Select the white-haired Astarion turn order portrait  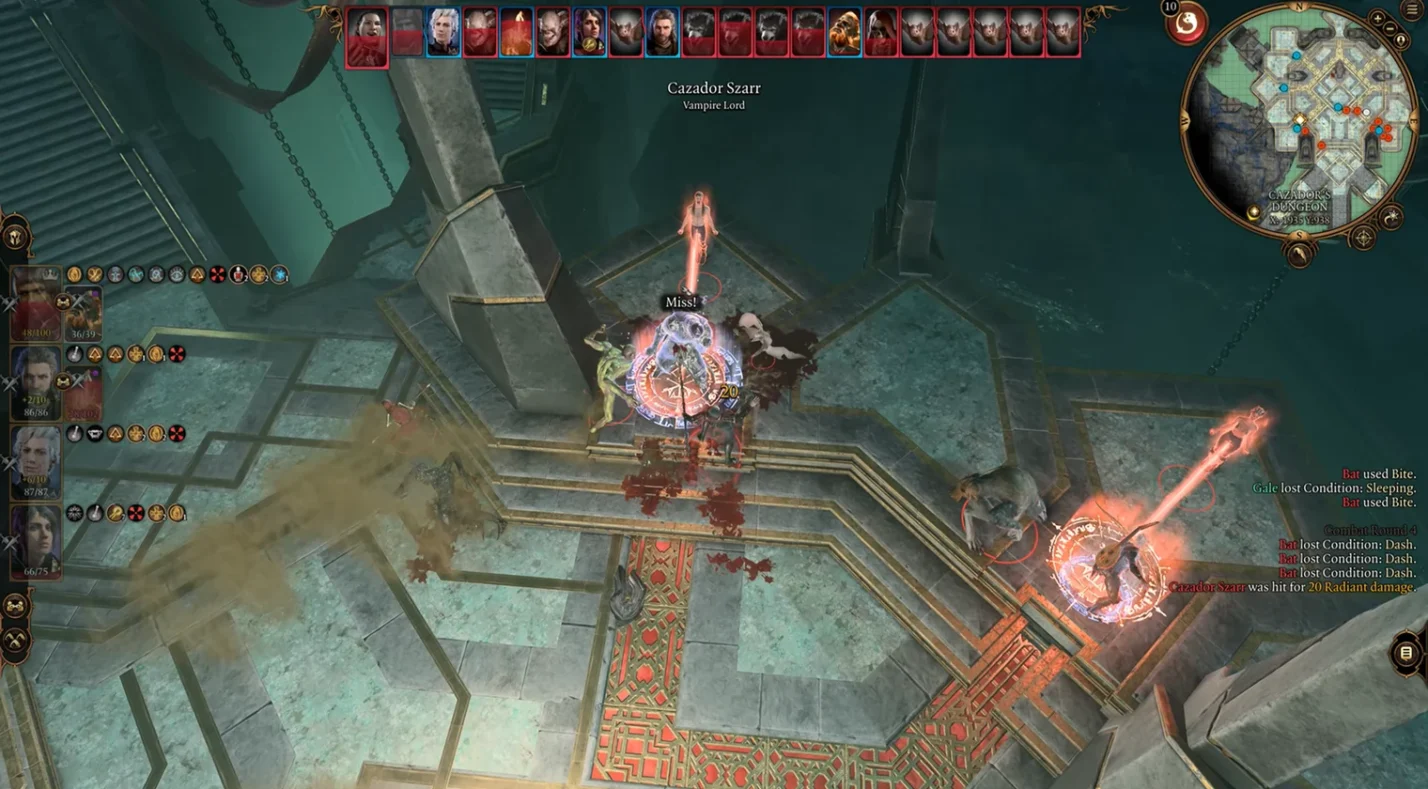444,32
